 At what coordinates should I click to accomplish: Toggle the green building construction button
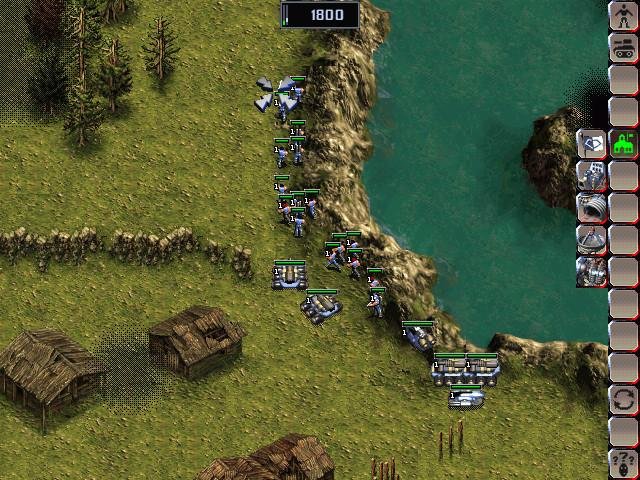click(623, 143)
